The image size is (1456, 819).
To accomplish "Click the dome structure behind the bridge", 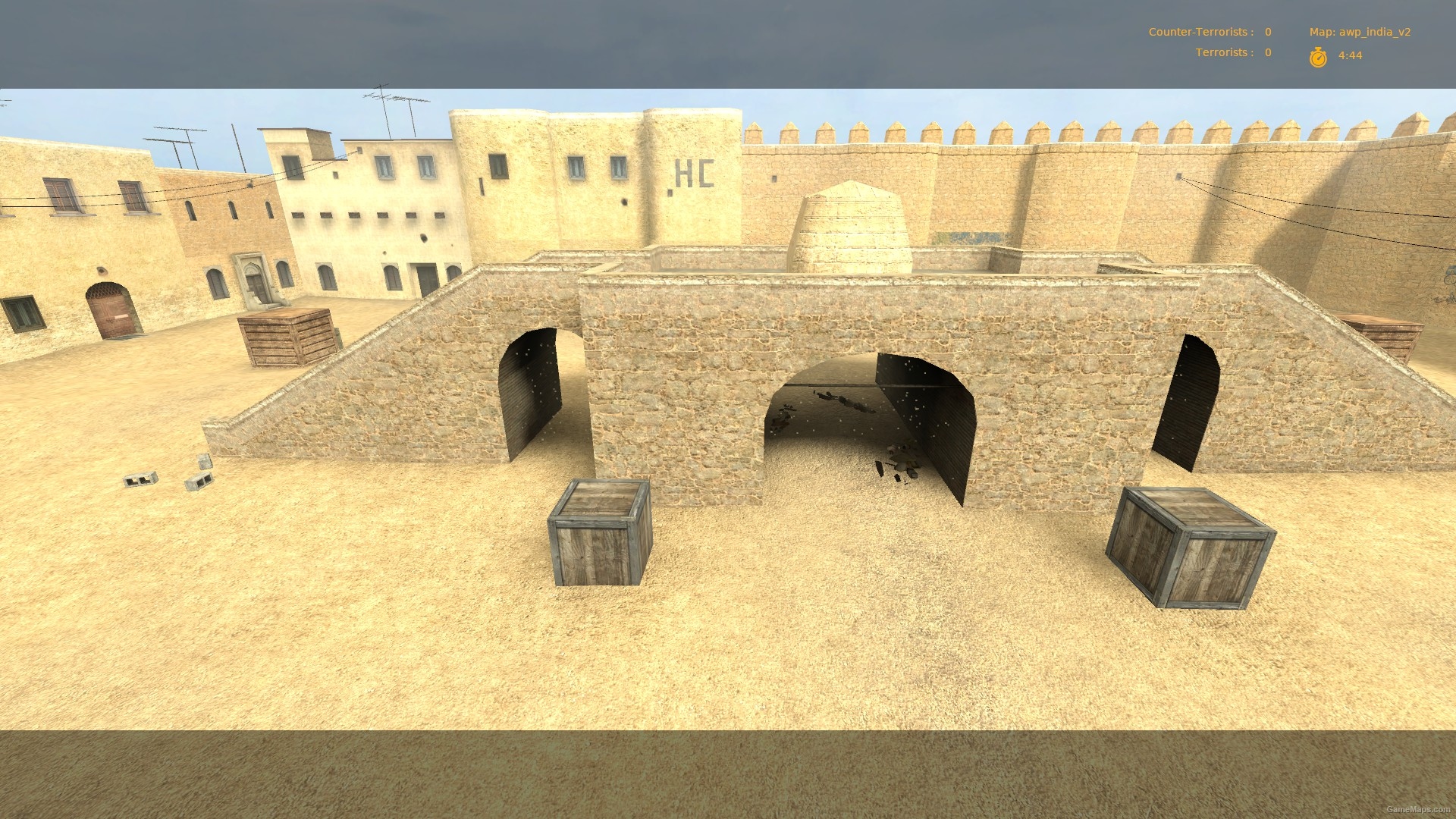I will pyautogui.click(x=849, y=220).
